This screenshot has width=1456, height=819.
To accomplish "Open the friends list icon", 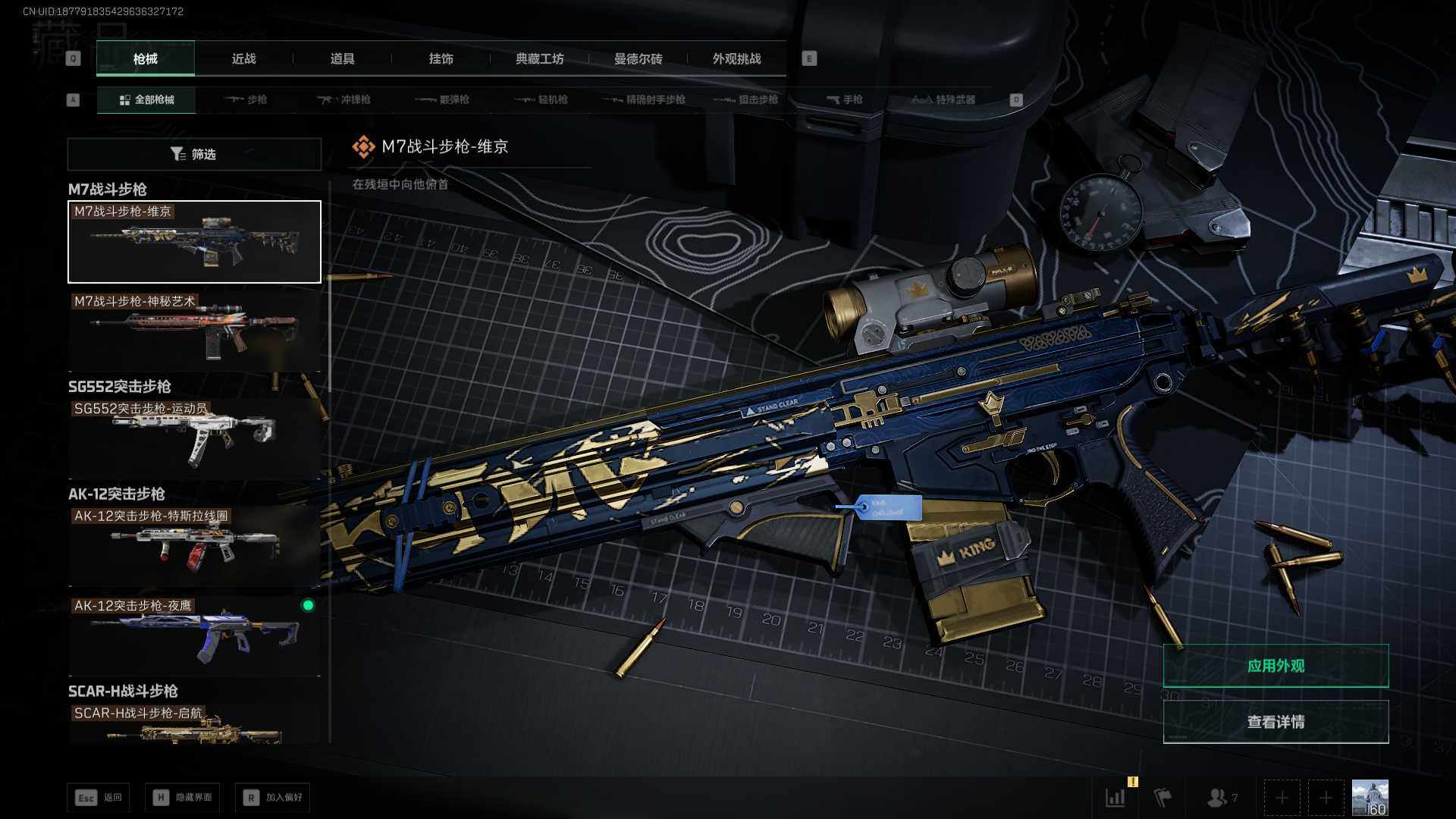I will click(1218, 797).
